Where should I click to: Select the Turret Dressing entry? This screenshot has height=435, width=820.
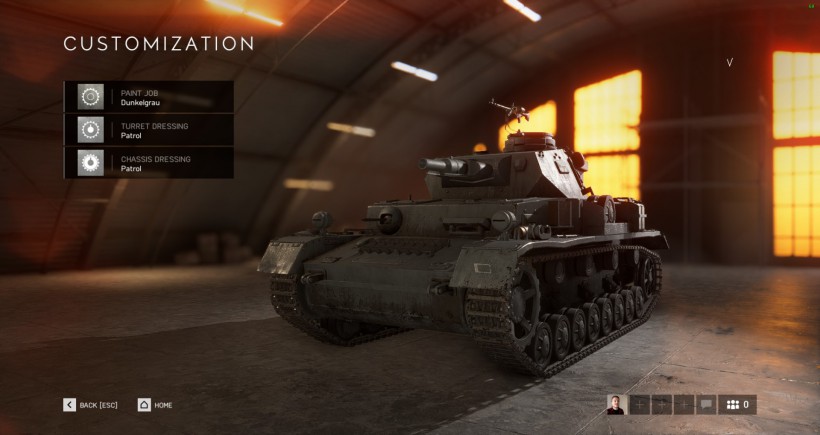coord(149,130)
